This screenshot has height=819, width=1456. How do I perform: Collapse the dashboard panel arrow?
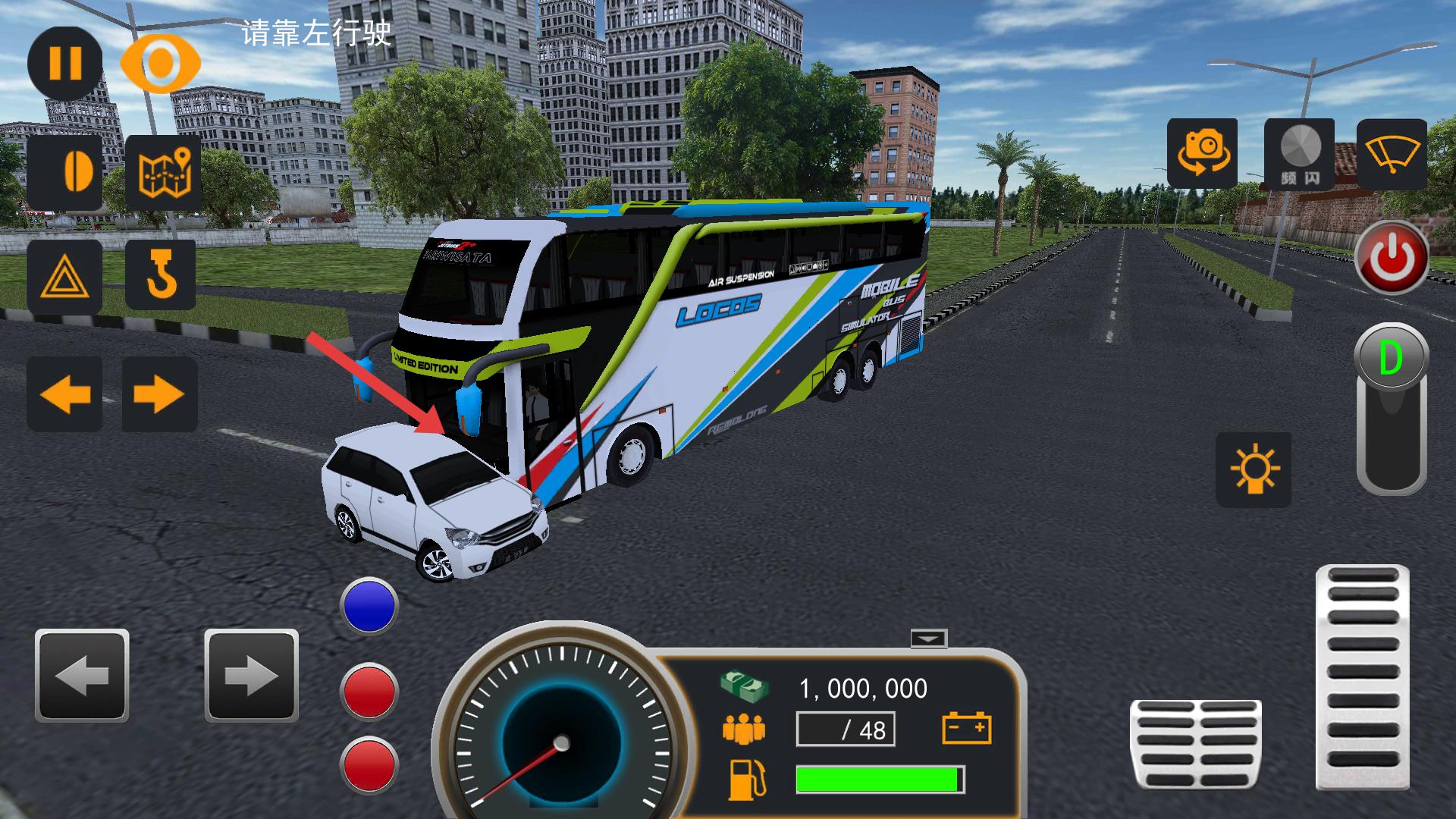pyautogui.click(x=929, y=639)
